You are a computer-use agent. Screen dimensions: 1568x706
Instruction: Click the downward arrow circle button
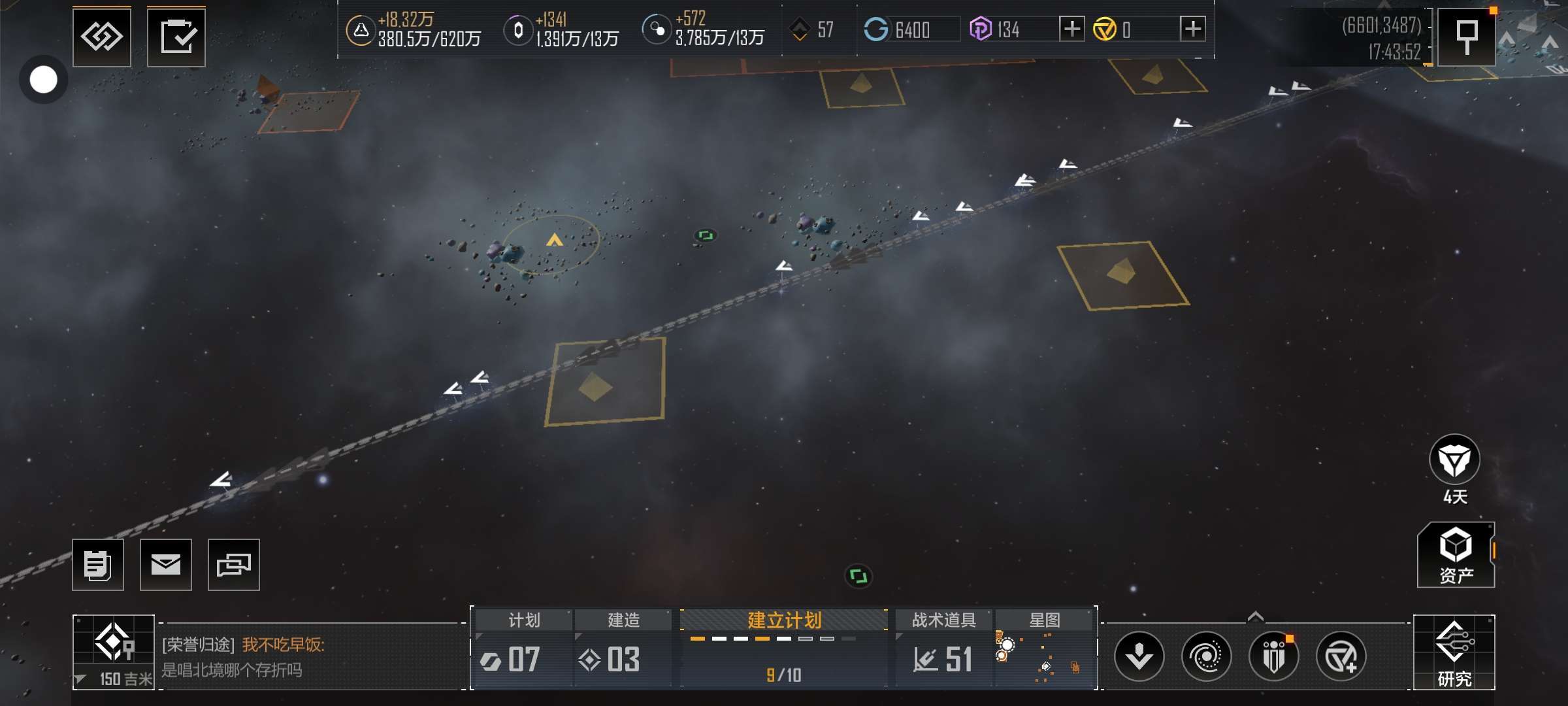pos(1139,656)
